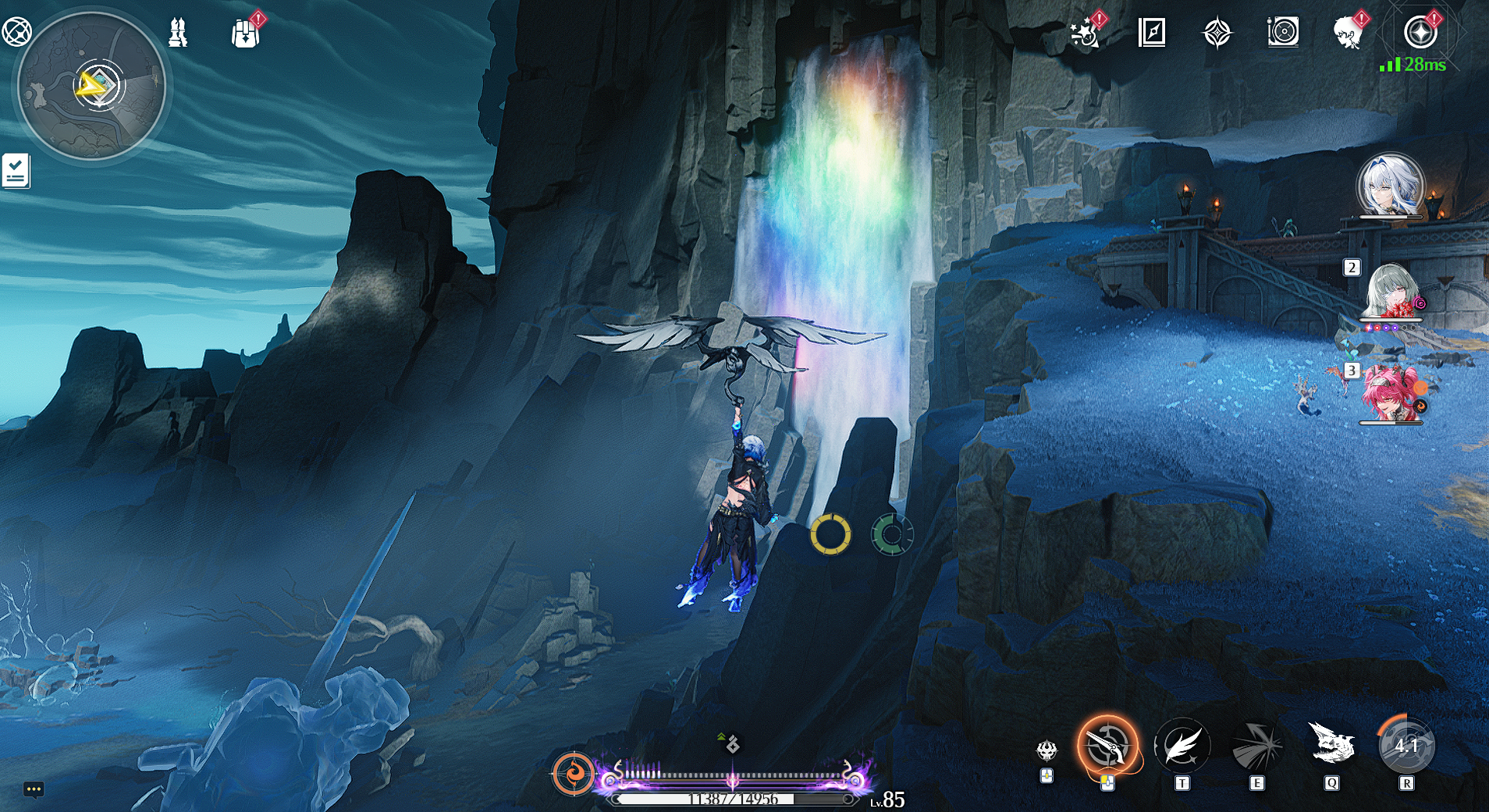Open the quest checklist icon
Viewport: 1489px width, 812px height.
(x=16, y=171)
